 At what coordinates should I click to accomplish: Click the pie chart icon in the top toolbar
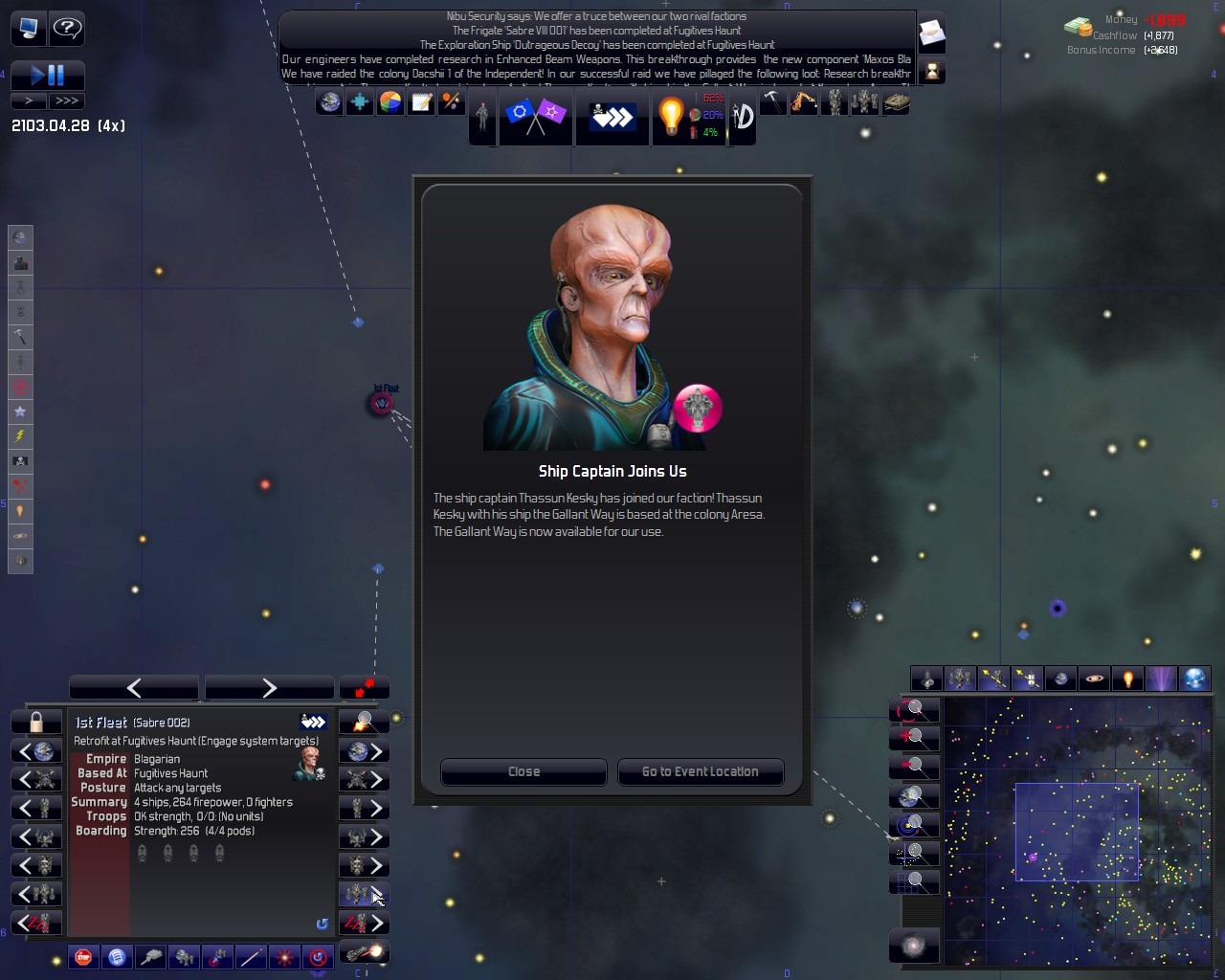click(x=390, y=102)
